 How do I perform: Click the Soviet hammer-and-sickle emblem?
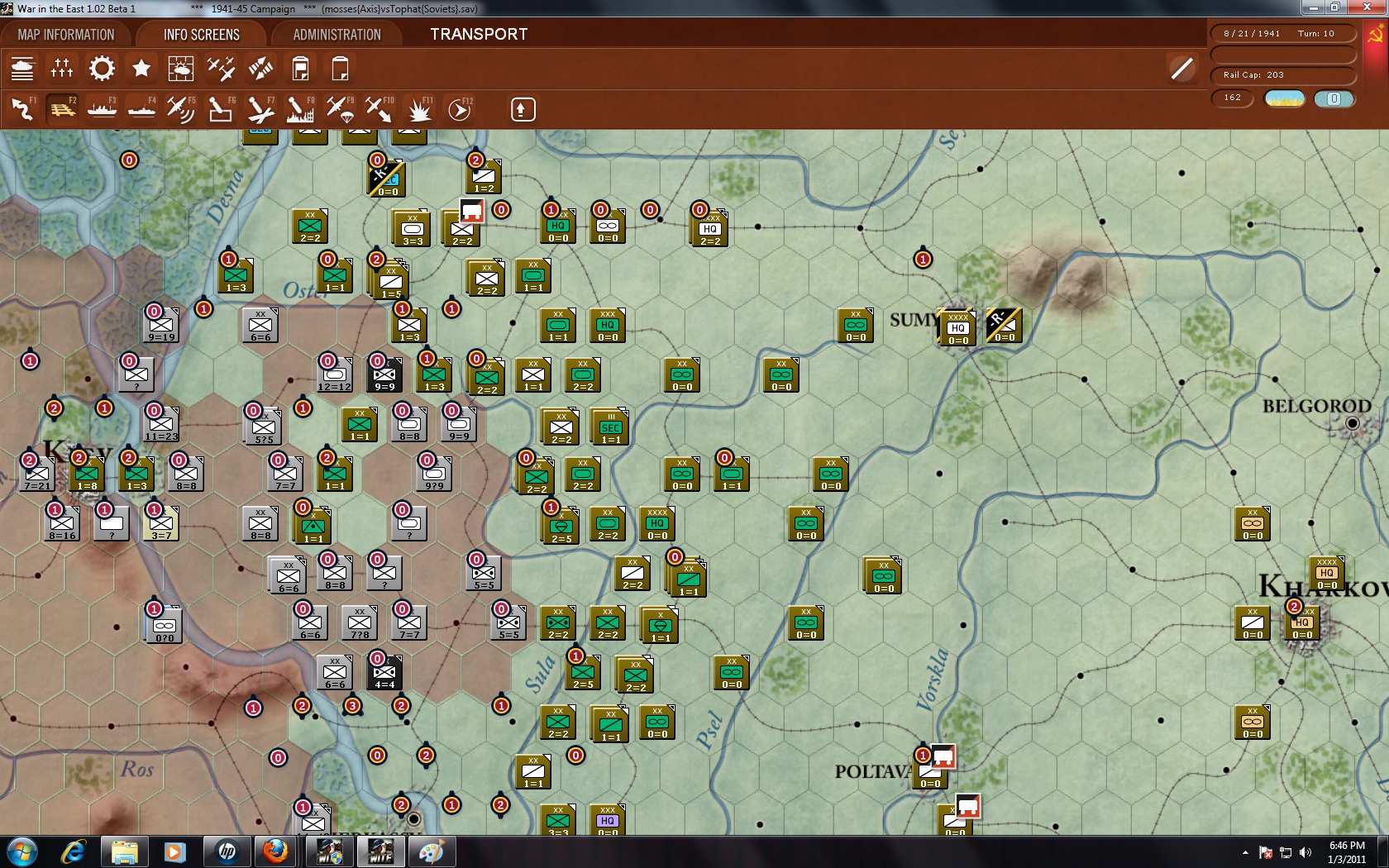click(1374, 34)
